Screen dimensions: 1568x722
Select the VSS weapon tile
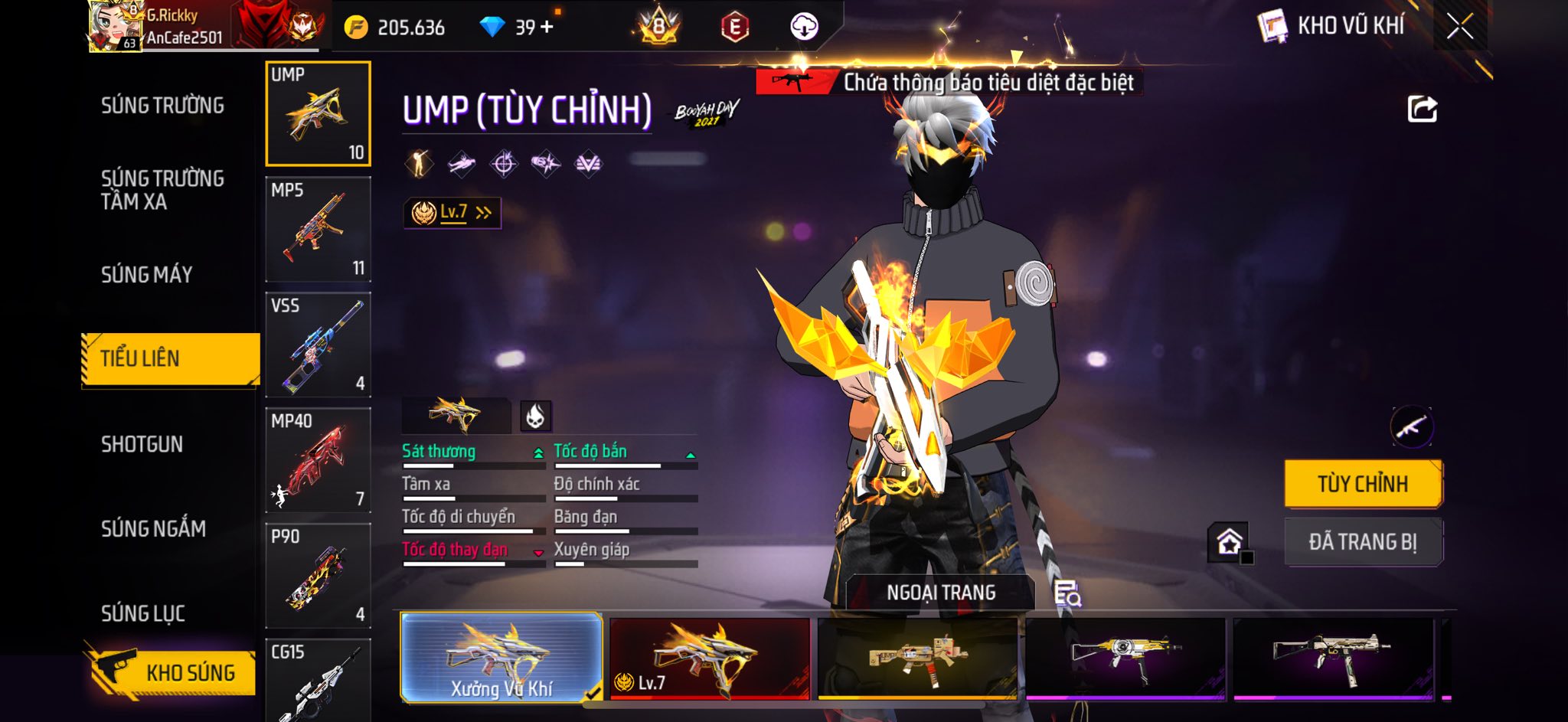pyautogui.click(x=318, y=345)
